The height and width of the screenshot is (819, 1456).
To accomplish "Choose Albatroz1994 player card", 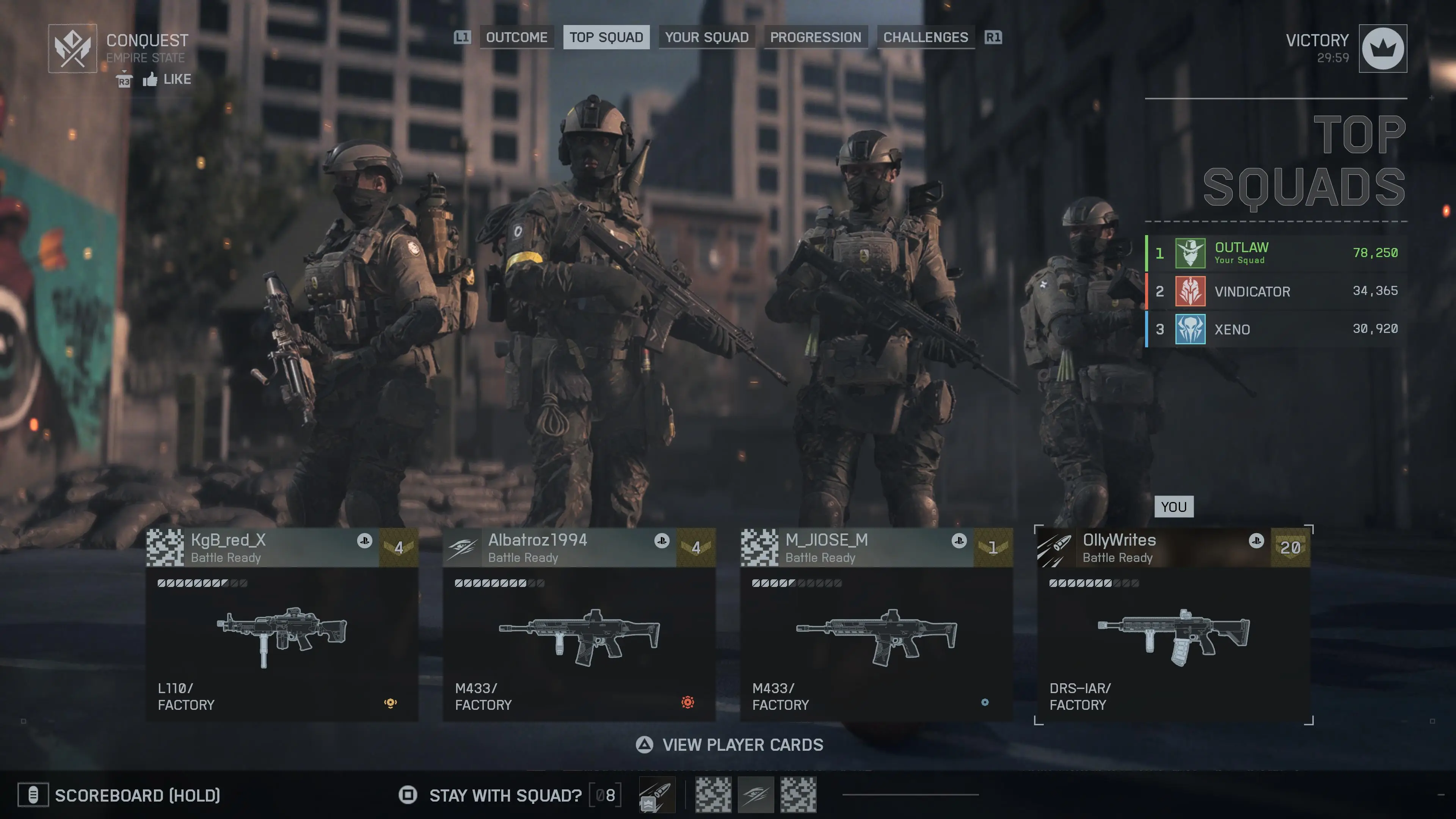I will (579, 623).
